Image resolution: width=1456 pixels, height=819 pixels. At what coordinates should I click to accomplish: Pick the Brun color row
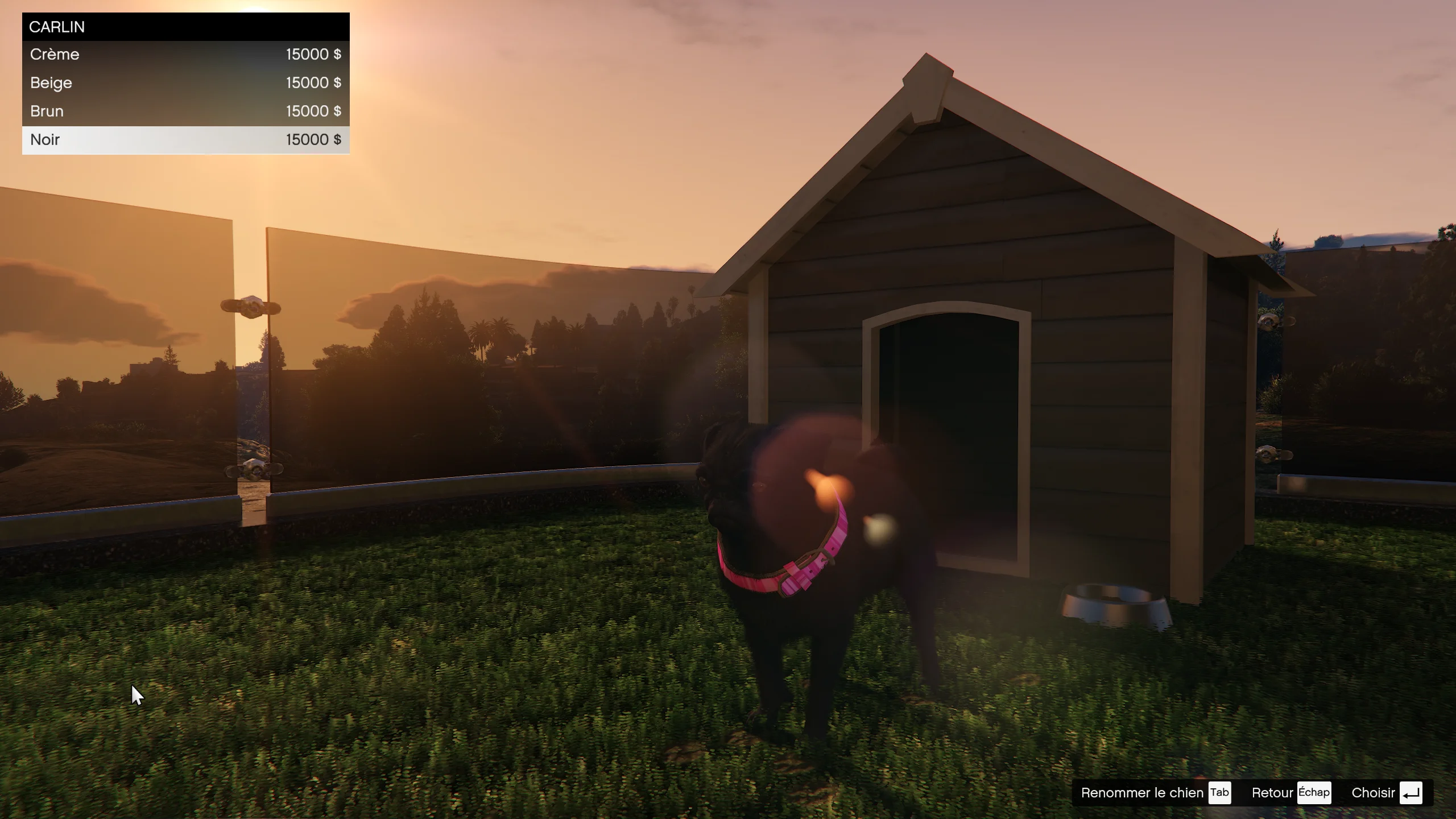(x=185, y=111)
